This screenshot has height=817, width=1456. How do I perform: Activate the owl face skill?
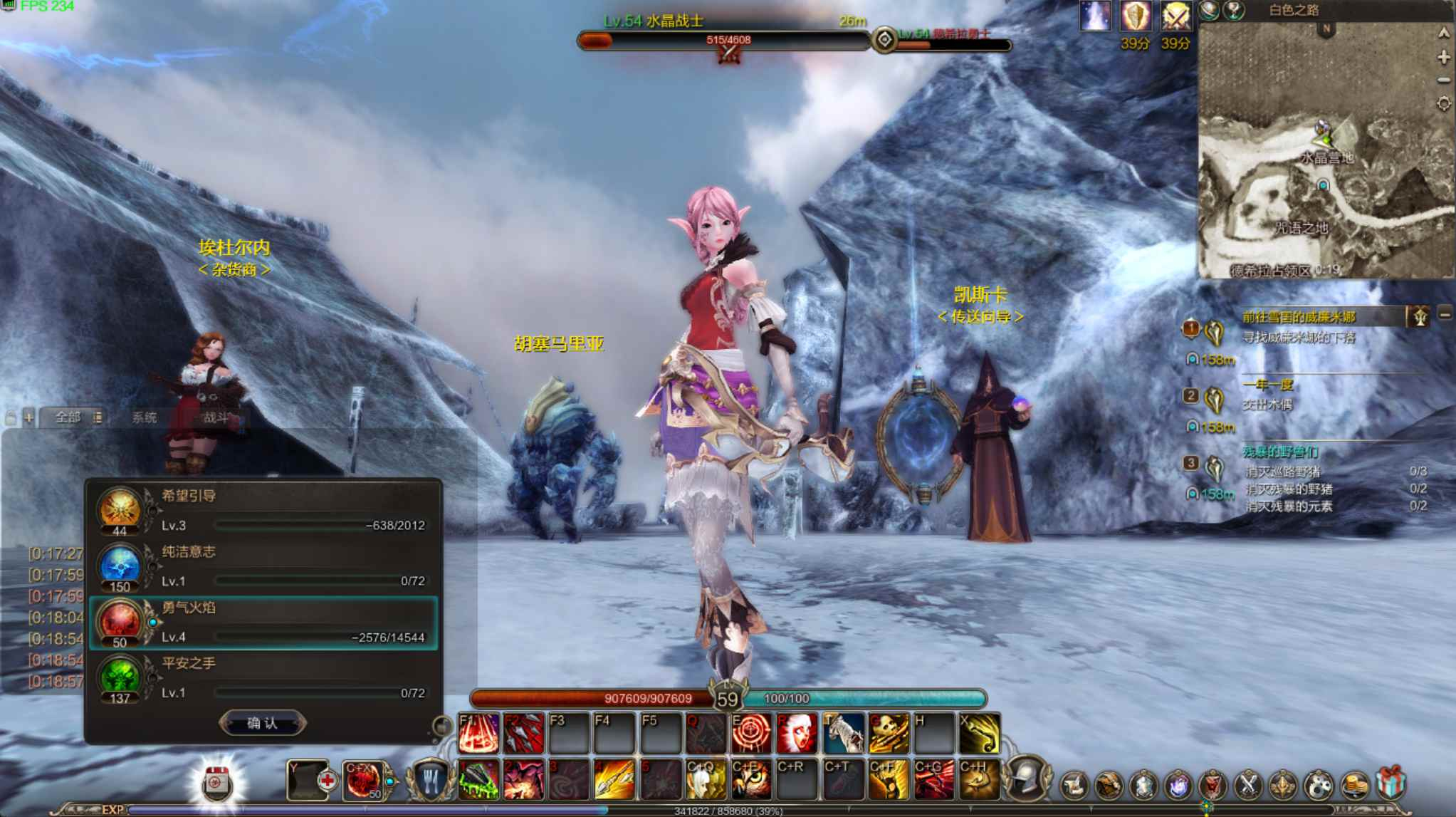click(x=751, y=779)
